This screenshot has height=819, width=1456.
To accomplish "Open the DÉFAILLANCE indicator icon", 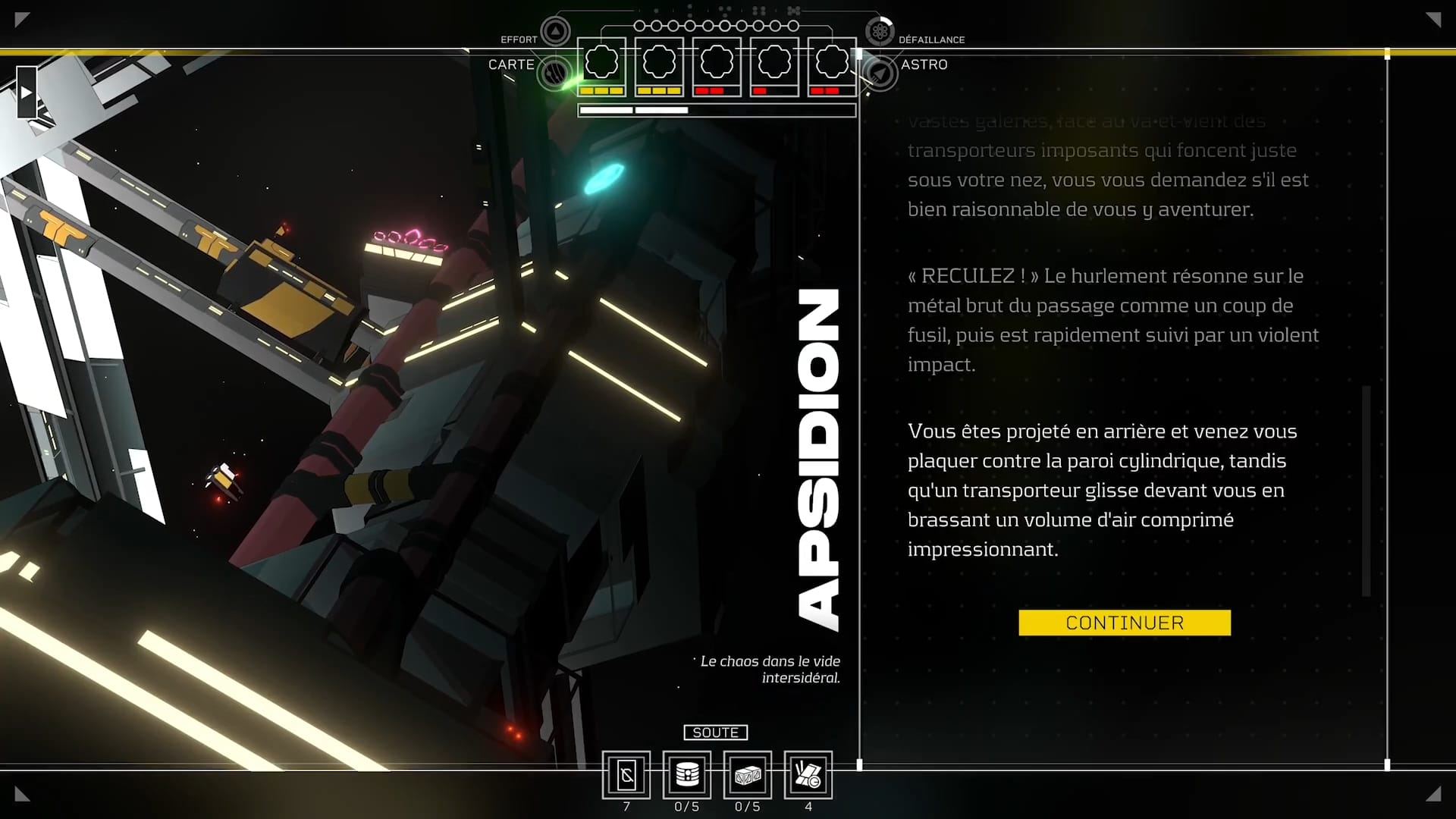I will (x=880, y=32).
